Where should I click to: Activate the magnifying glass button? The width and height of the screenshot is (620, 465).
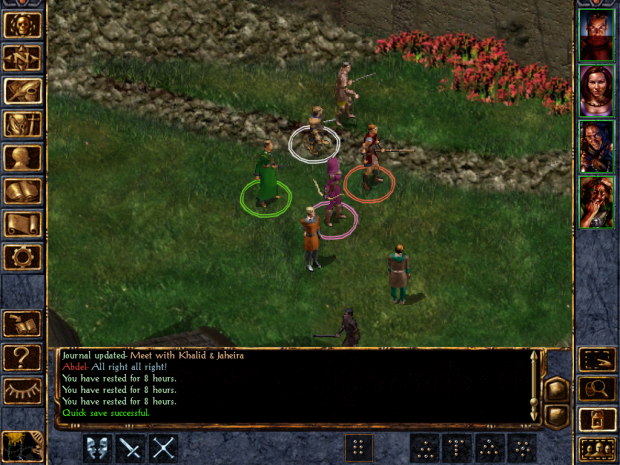pos(596,389)
